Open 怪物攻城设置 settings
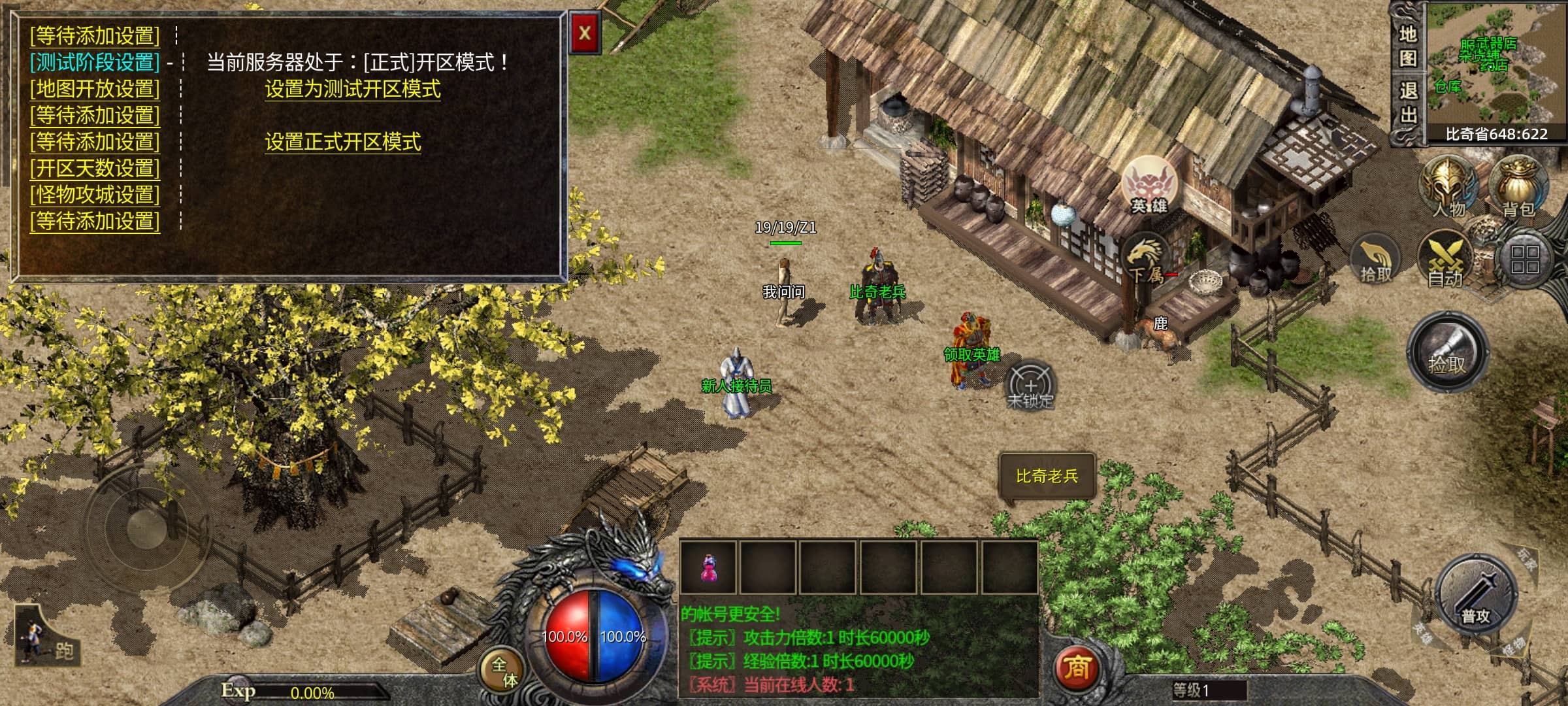The height and width of the screenshot is (706, 1568). point(95,195)
